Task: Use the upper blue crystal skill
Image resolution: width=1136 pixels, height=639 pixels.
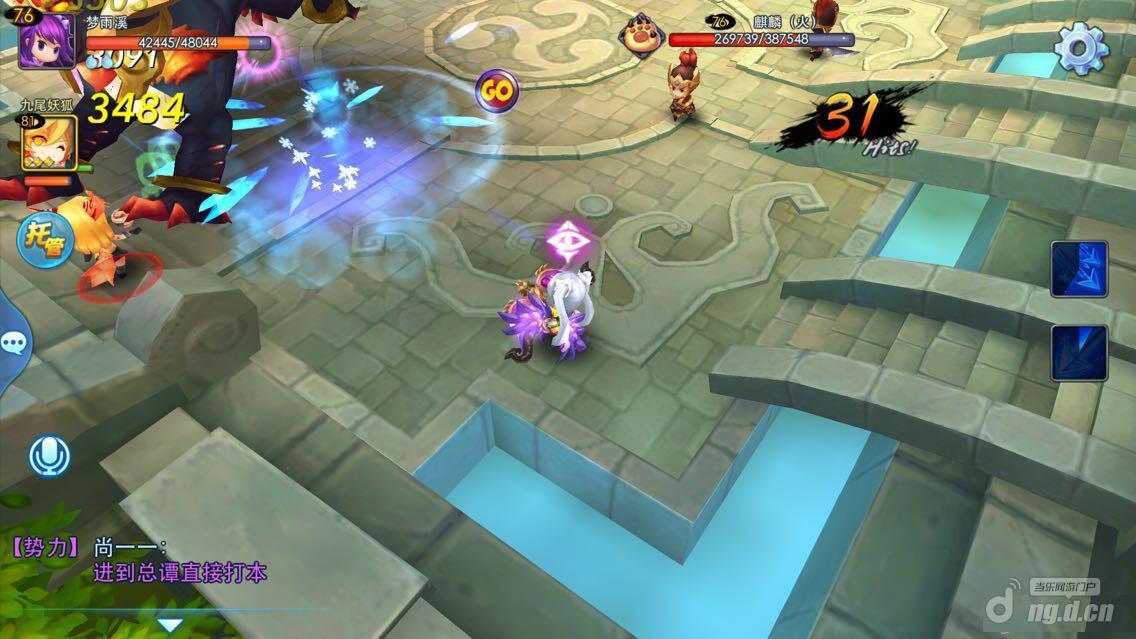Action: (1078, 269)
